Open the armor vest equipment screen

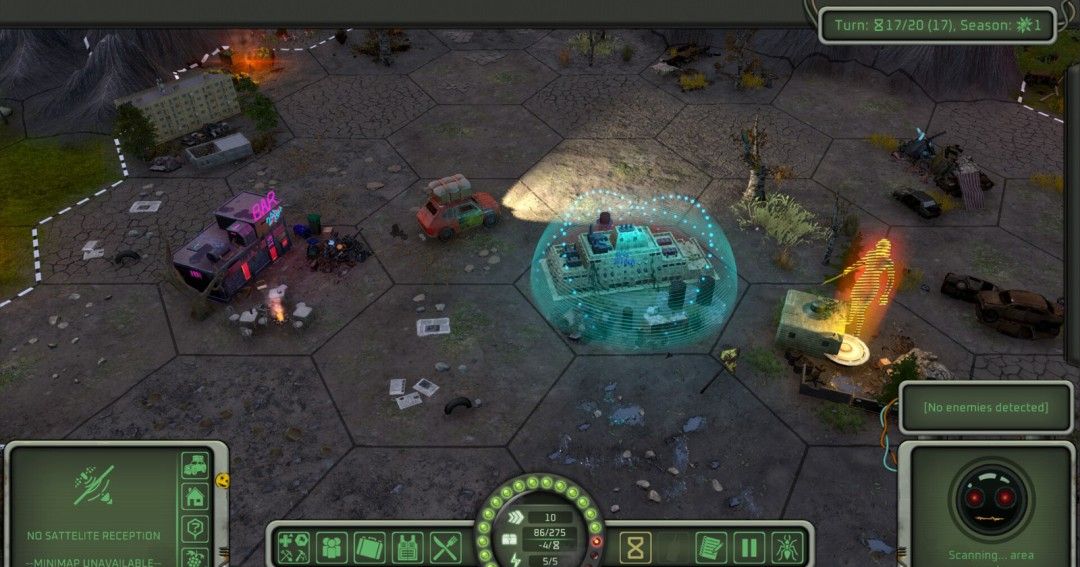point(407,547)
